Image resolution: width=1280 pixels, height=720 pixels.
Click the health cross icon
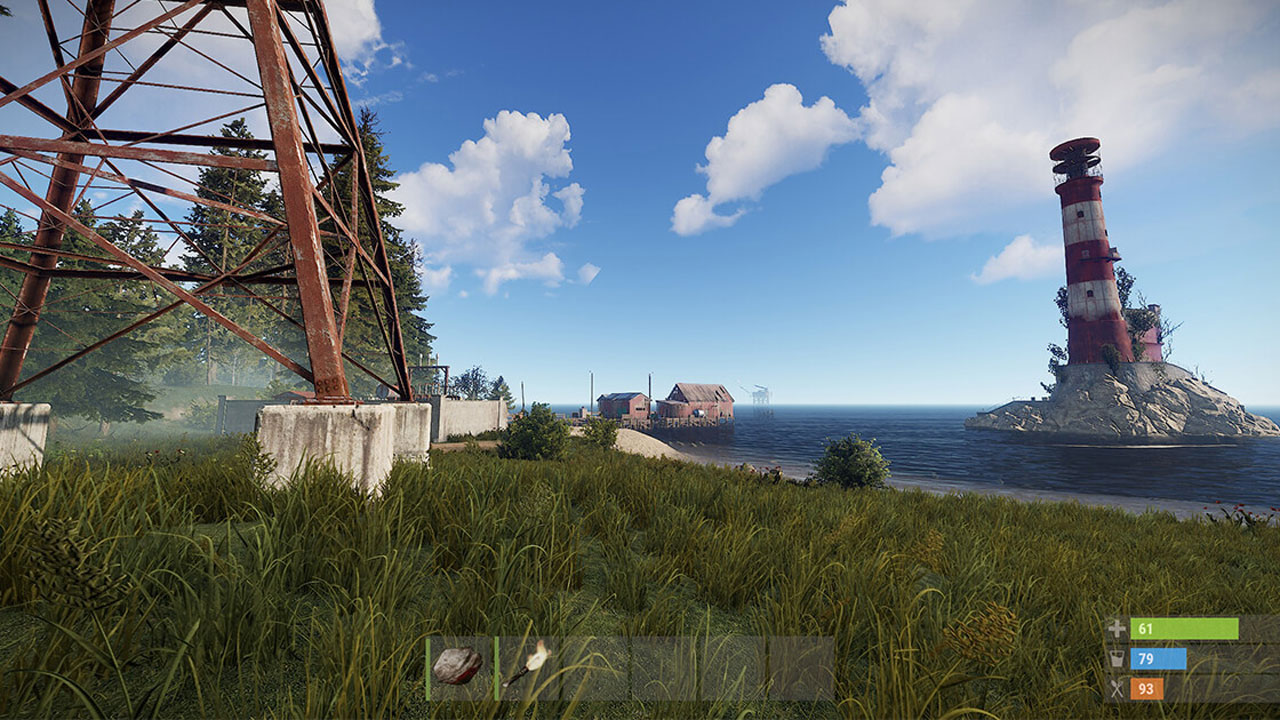click(1117, 628)
